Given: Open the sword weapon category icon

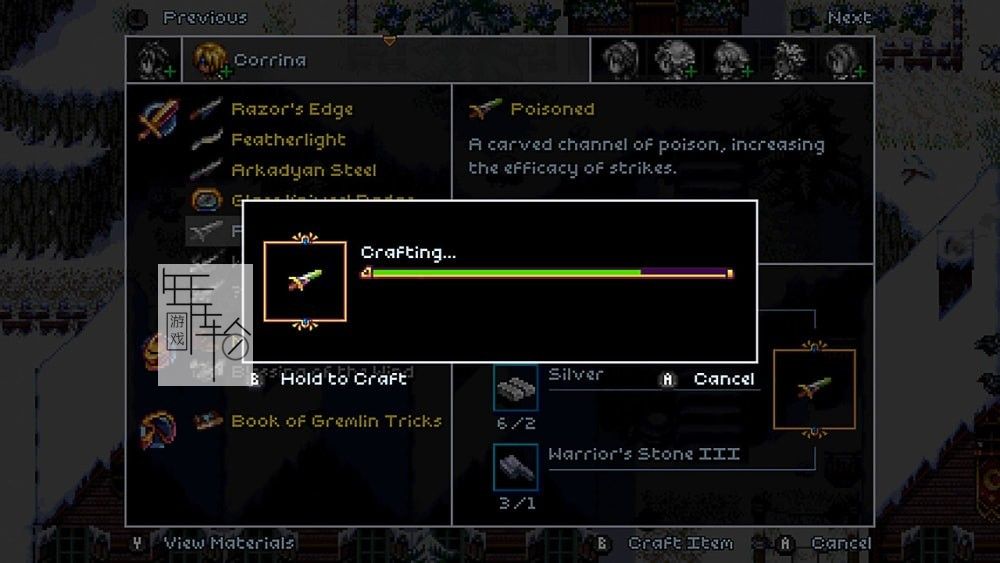Looking at the screenshot, I should click(158, 119).
